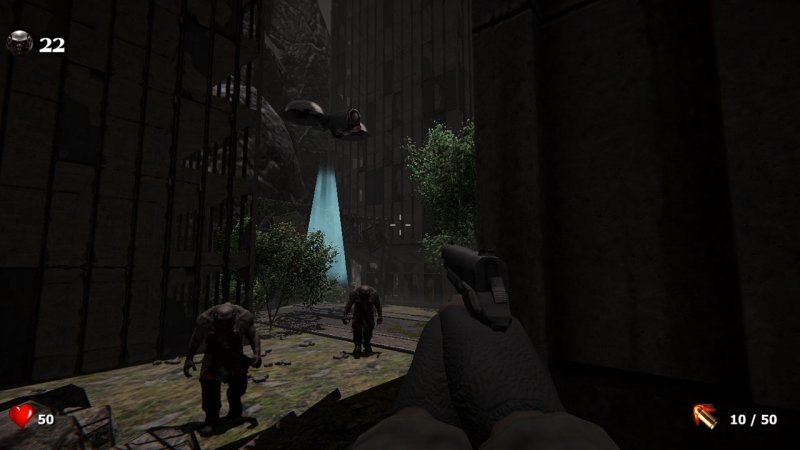Image resolution: width=800 pixels, height=450 pixels.
Task: Click the skull kill counter icon
Action: point(20,43)
